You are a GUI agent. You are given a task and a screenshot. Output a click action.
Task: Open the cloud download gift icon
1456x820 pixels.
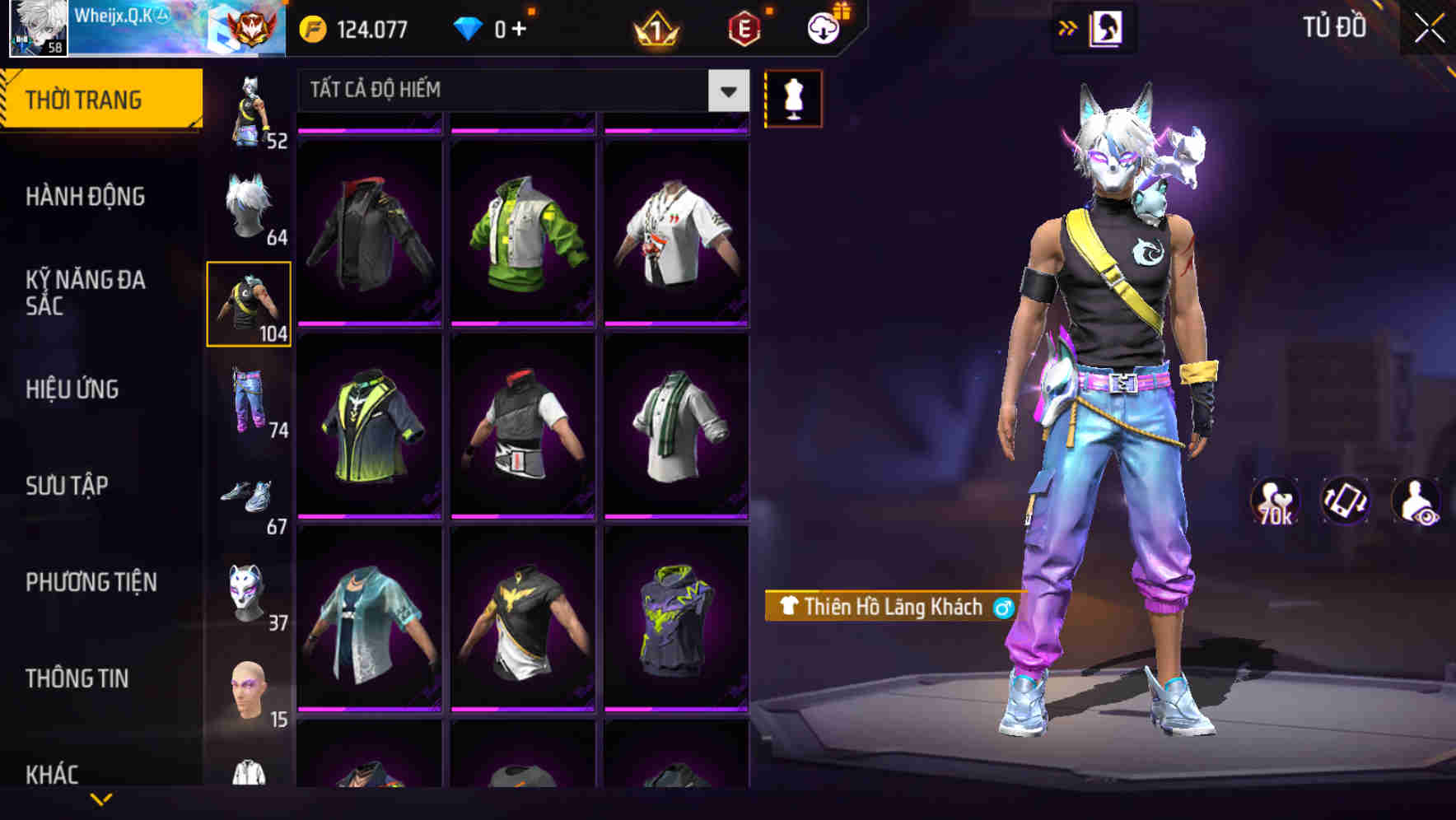tap(823, 26)
